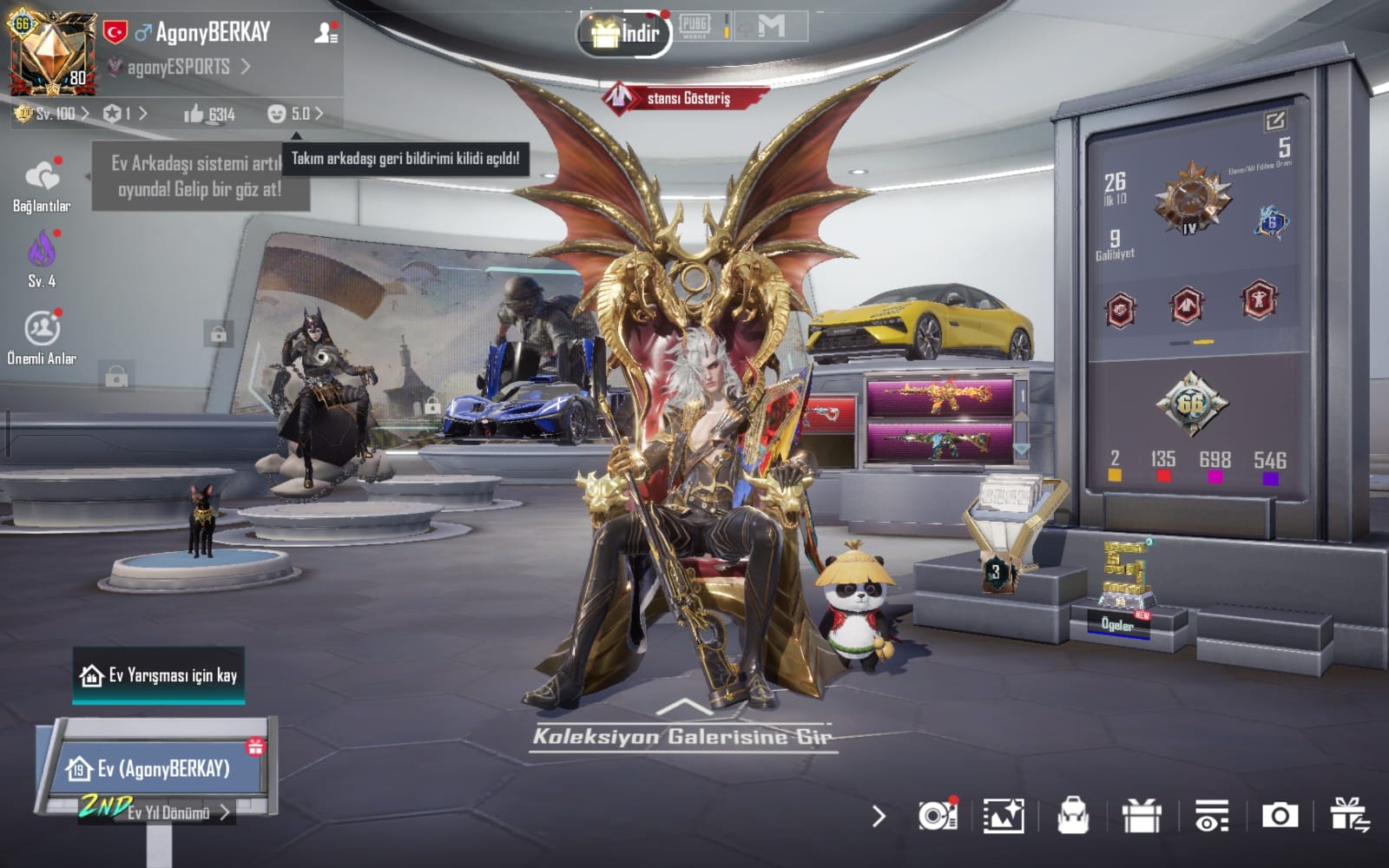
Task: Select the thumbs-up likes count 6314
Action: tap(209, 114)
